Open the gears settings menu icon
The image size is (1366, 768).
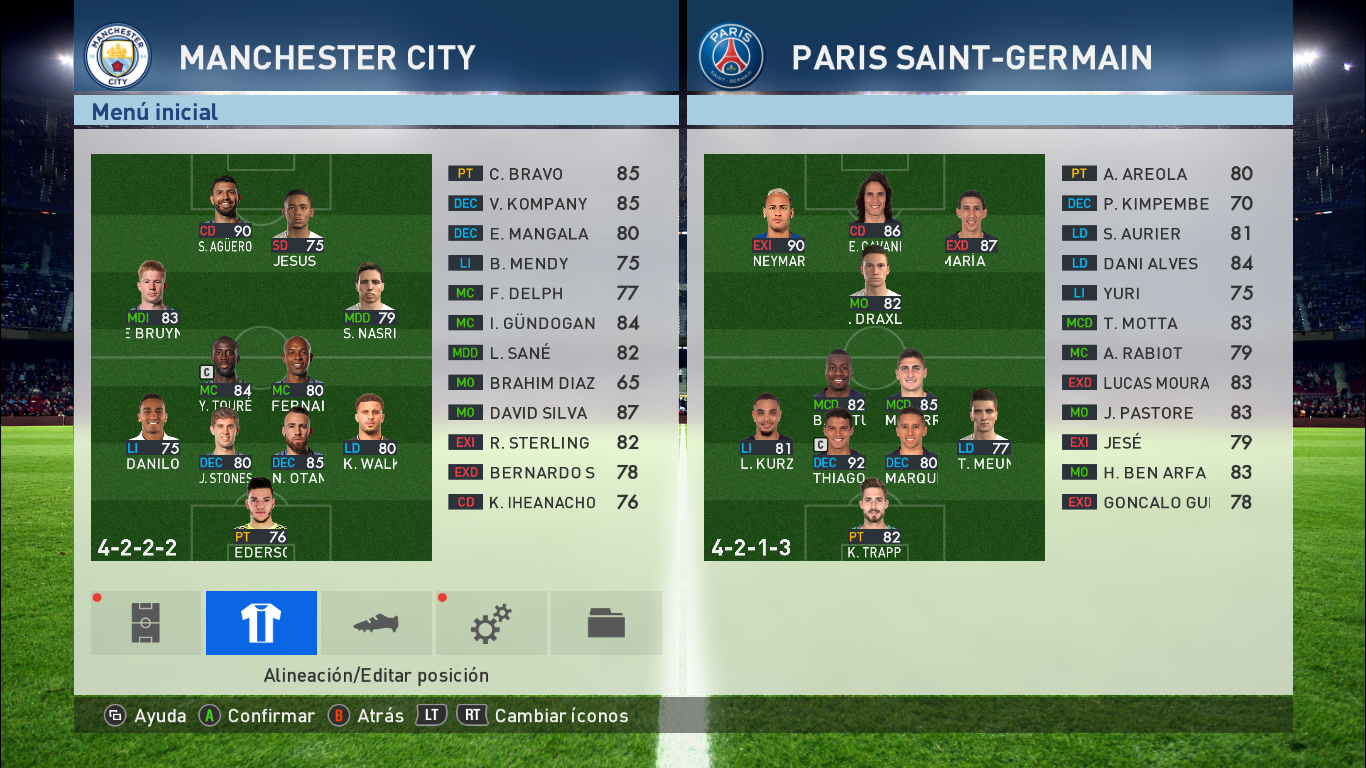[491, 623]
